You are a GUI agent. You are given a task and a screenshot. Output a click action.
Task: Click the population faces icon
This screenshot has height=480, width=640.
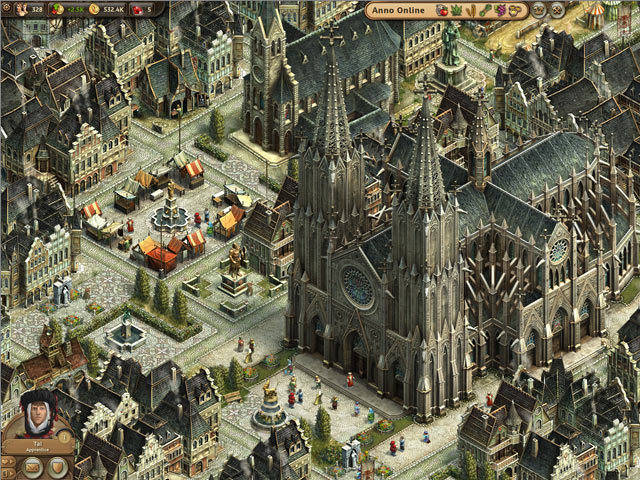pyautogui.click(x=22, y=9)
